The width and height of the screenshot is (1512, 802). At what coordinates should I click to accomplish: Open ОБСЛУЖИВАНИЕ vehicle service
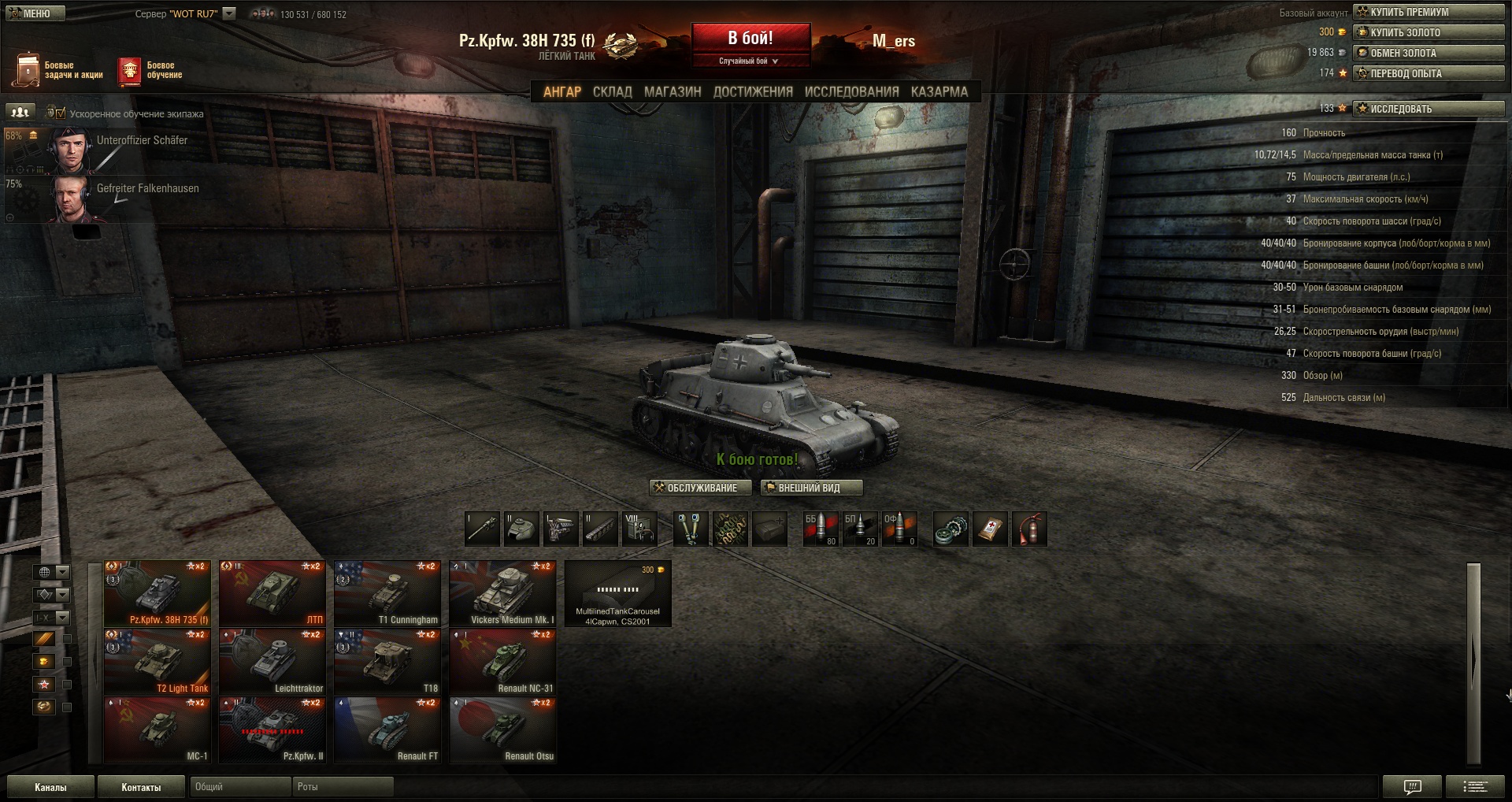[x=700, y=488]
